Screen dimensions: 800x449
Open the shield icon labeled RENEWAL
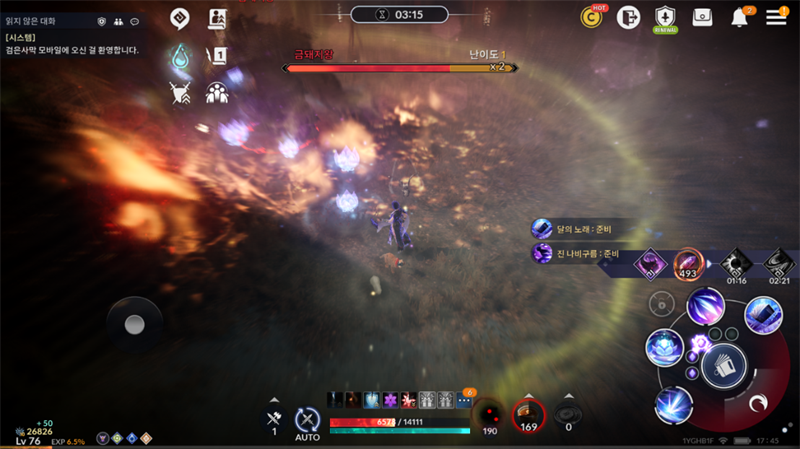click(666, 17)
